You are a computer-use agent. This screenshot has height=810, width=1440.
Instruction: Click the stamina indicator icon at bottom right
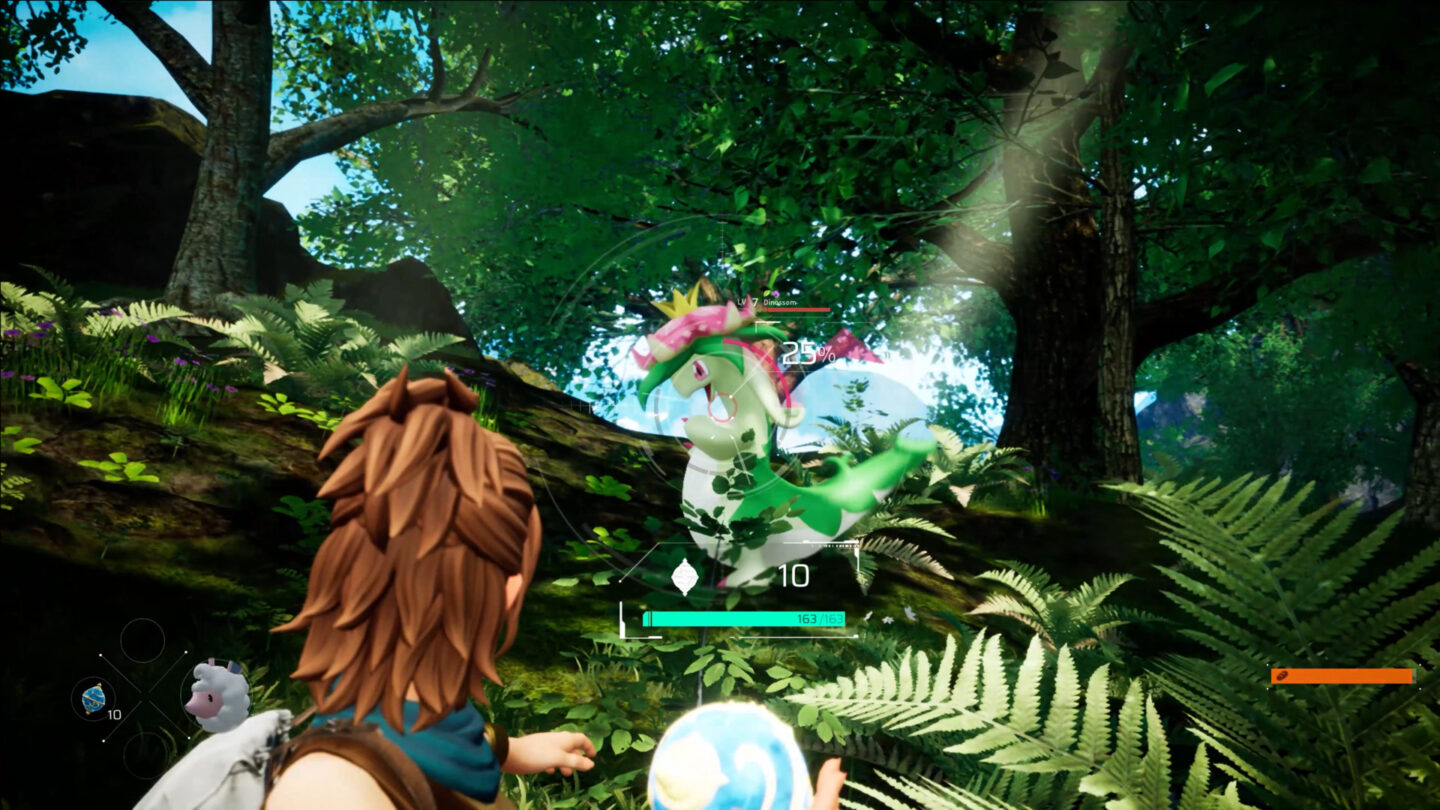[x=1284, y=676]
